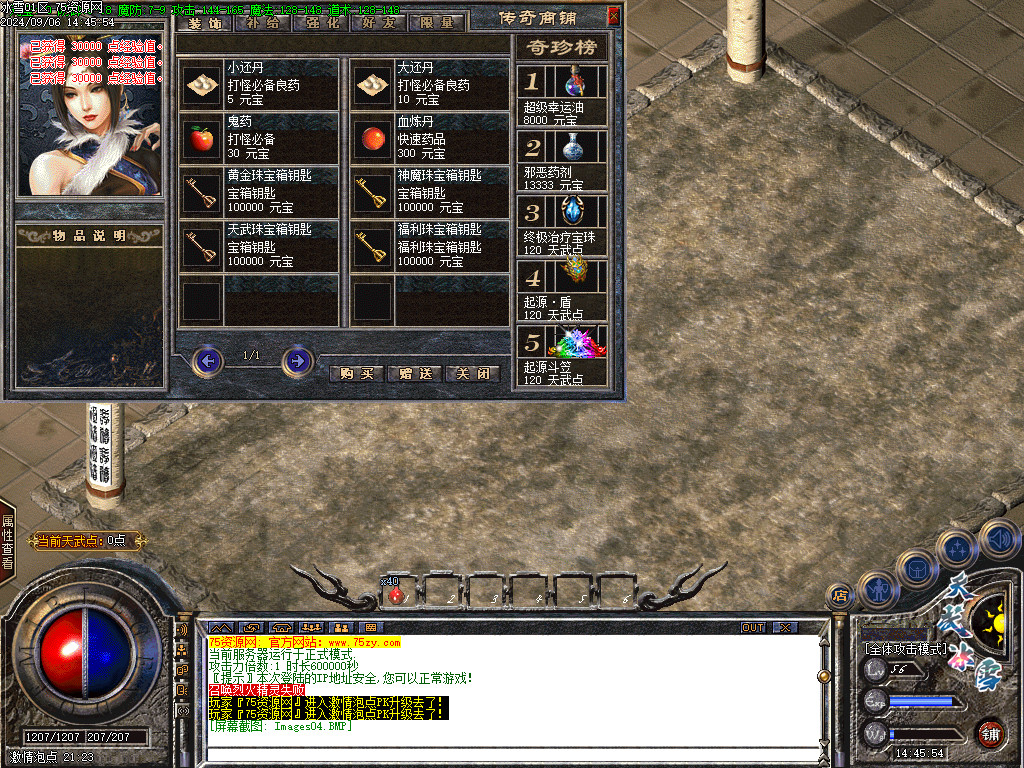1024x768 pixels.
Task: Switch to the 补给 (Supplies) tab
Action: [262, 23]
